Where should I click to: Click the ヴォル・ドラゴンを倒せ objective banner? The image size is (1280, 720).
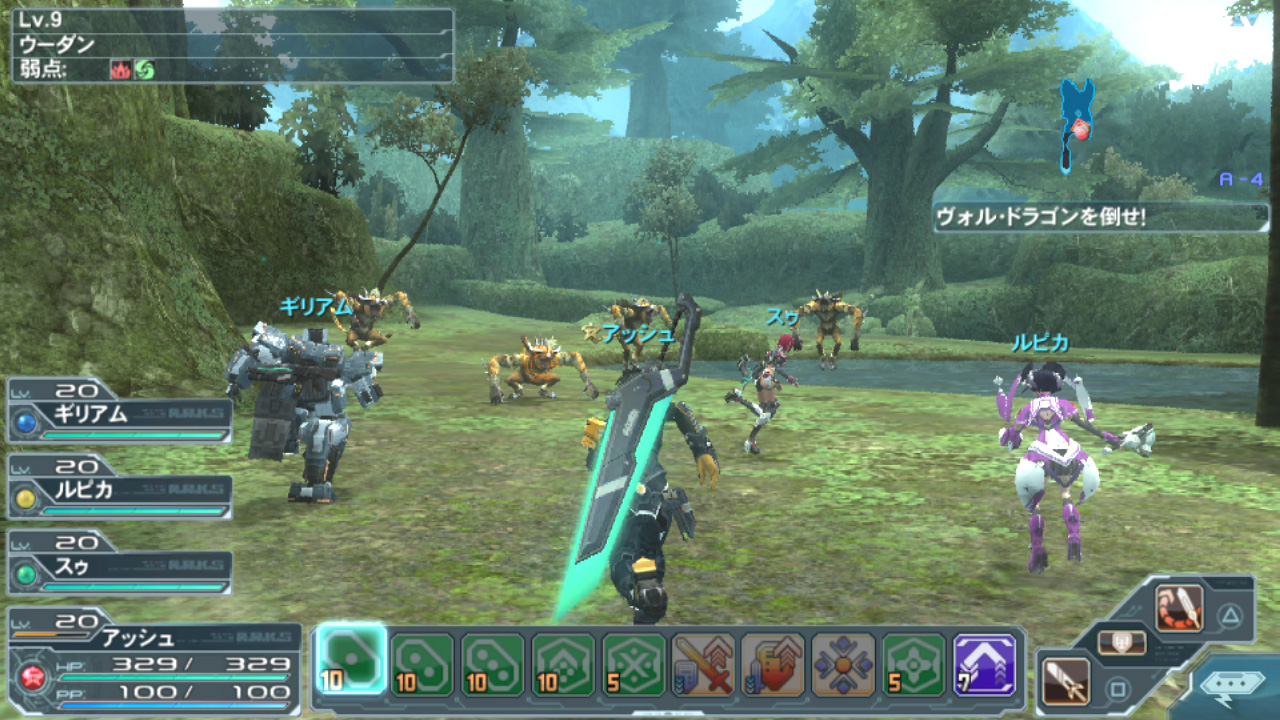[x=1095, y=217]
